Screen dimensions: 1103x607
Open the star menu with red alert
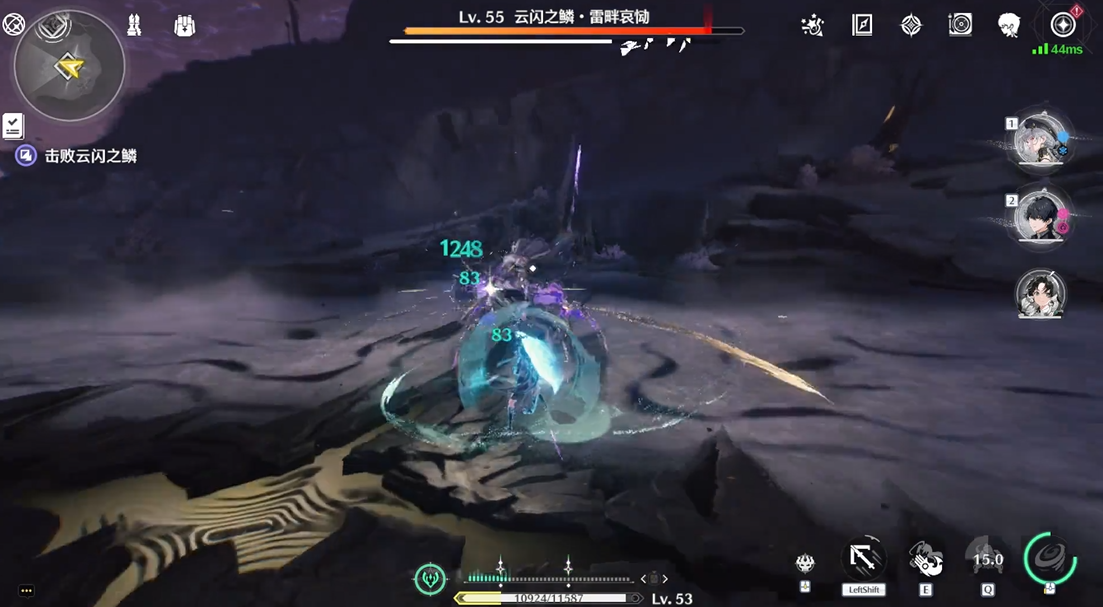pyautogui.click(x=1063, y=25)
